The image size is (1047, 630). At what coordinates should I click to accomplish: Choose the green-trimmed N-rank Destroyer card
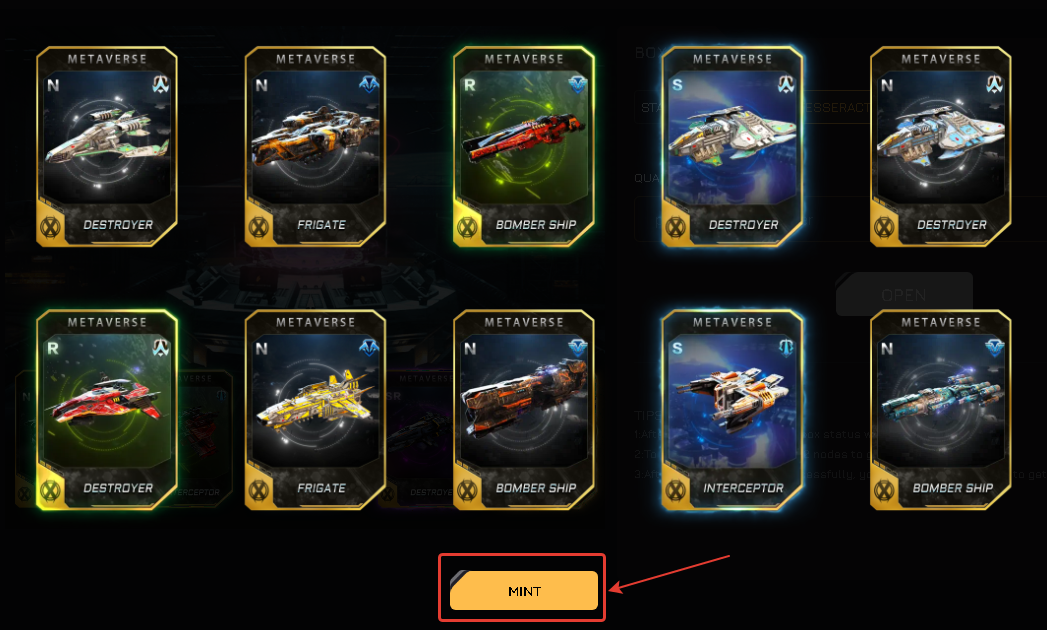click(x=106, y=145)
